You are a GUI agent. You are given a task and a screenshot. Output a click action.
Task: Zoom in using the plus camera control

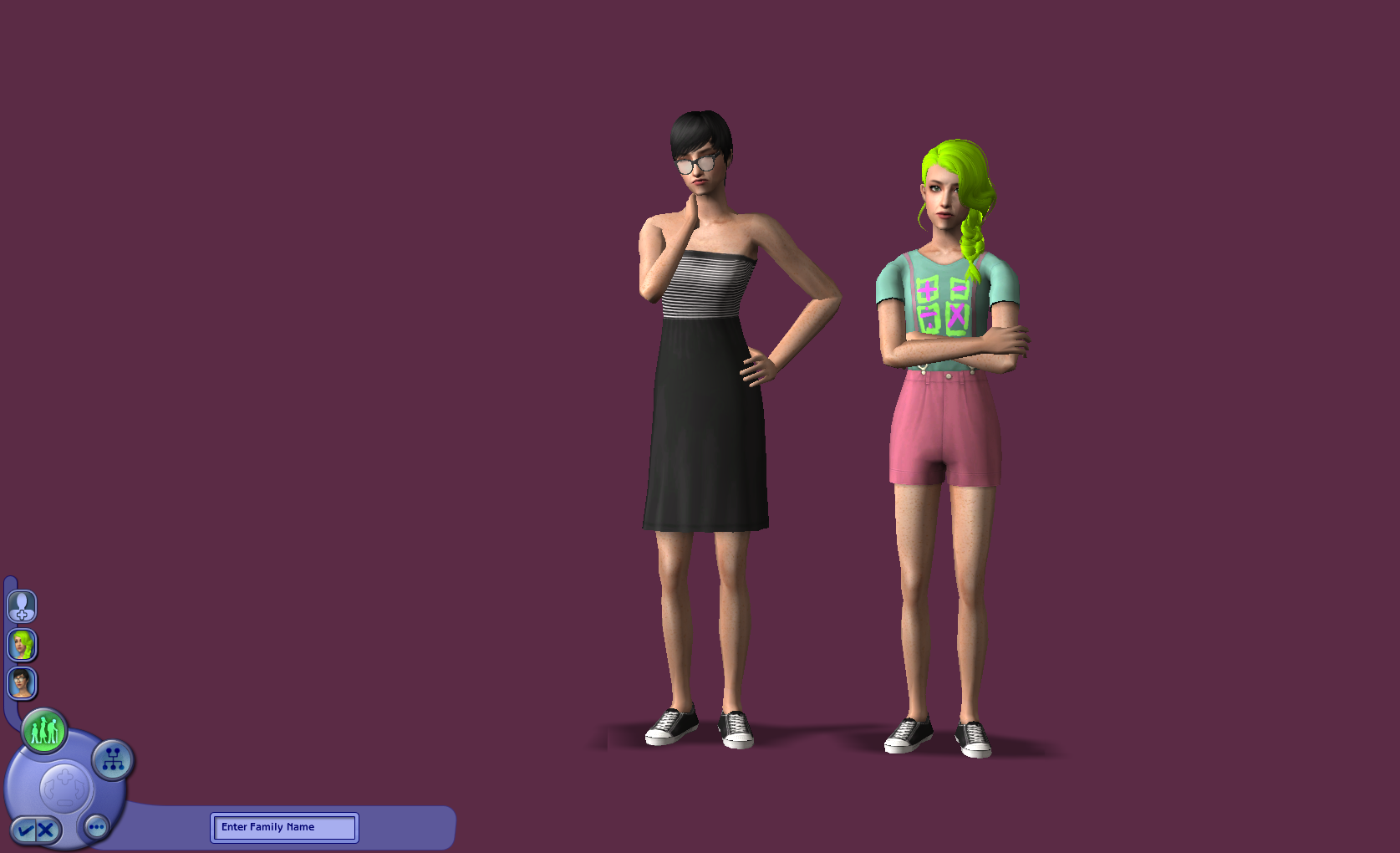tap(65, 775)
